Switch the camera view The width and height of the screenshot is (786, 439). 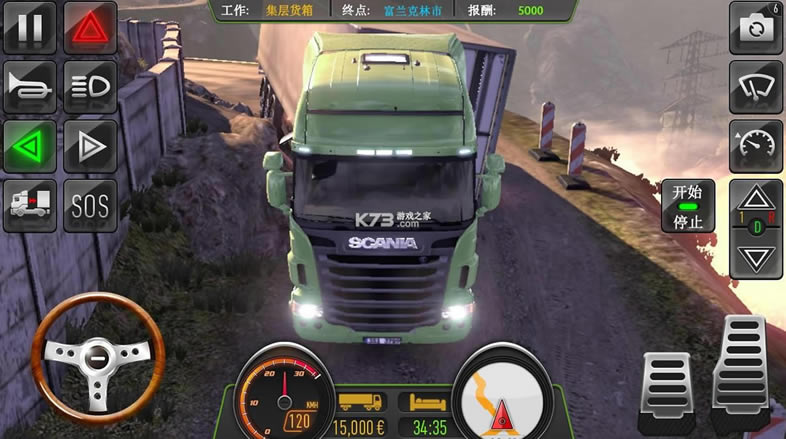(756, 27)
